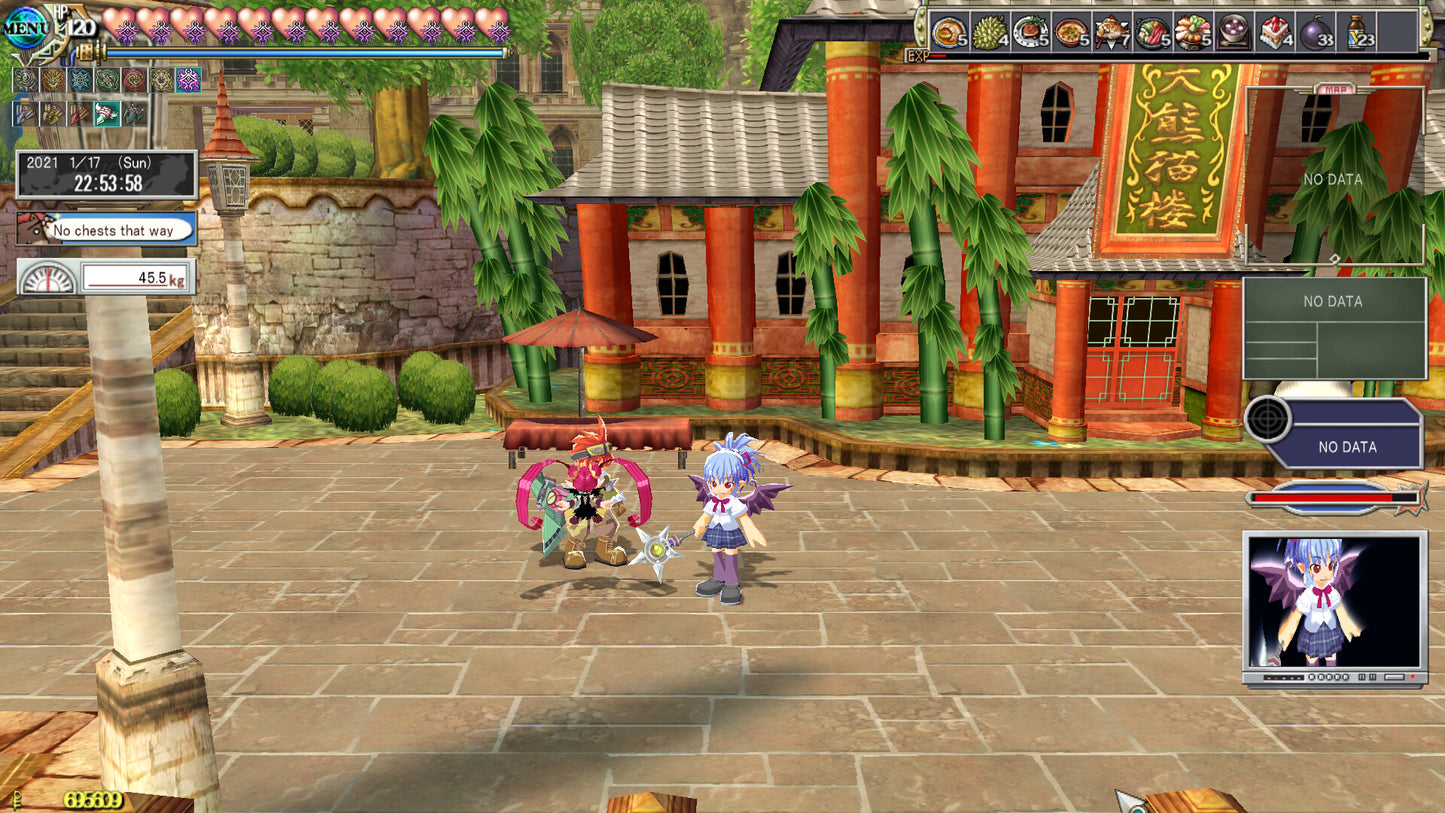Image resolution: width=1445 pixels, height=813 pixels.
Task: Click the weight gauge showing 45.5 kg
Action: pyautogui.click(x=105, y=277)
